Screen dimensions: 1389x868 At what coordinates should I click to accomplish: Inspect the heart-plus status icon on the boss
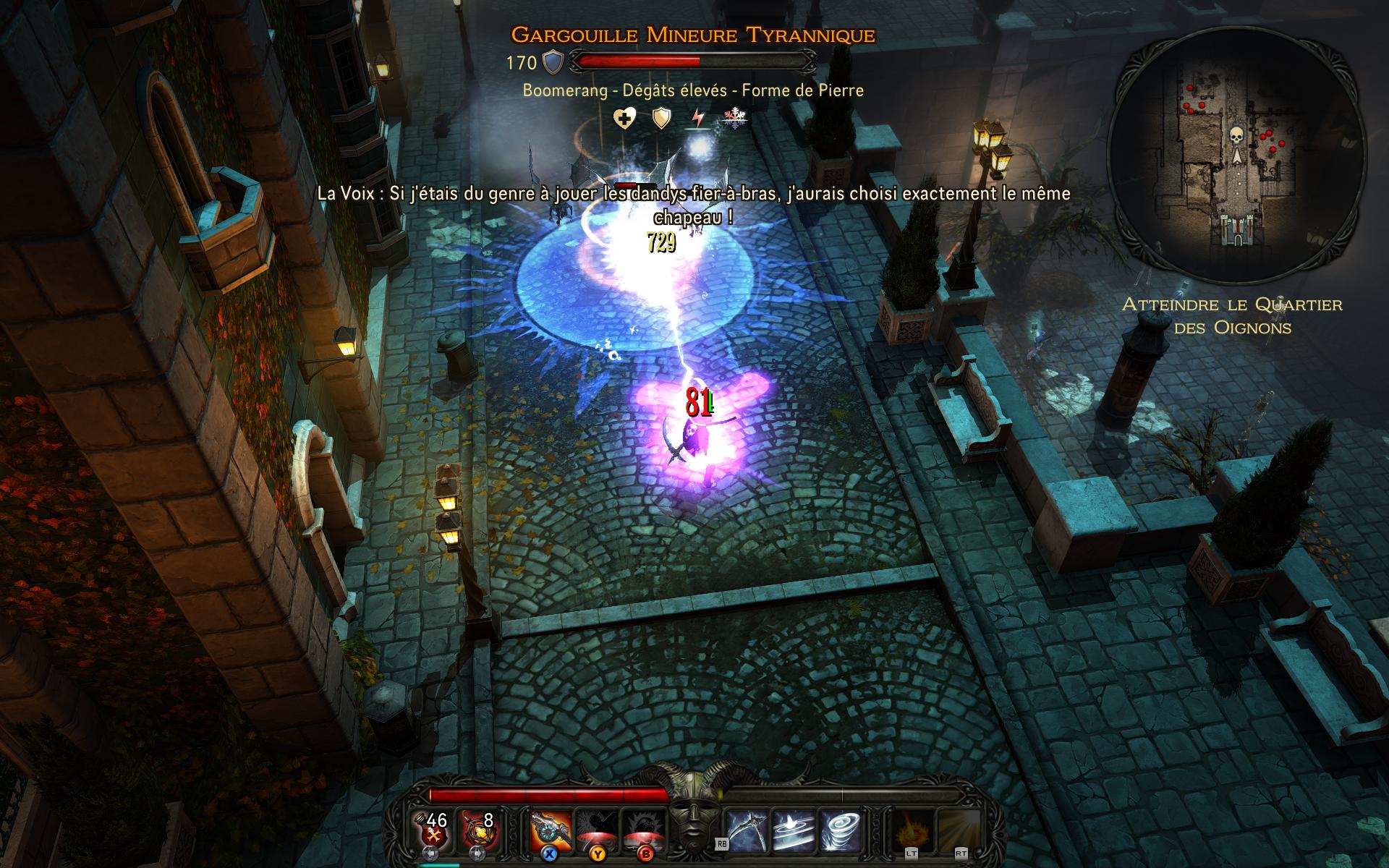point(624,118)
